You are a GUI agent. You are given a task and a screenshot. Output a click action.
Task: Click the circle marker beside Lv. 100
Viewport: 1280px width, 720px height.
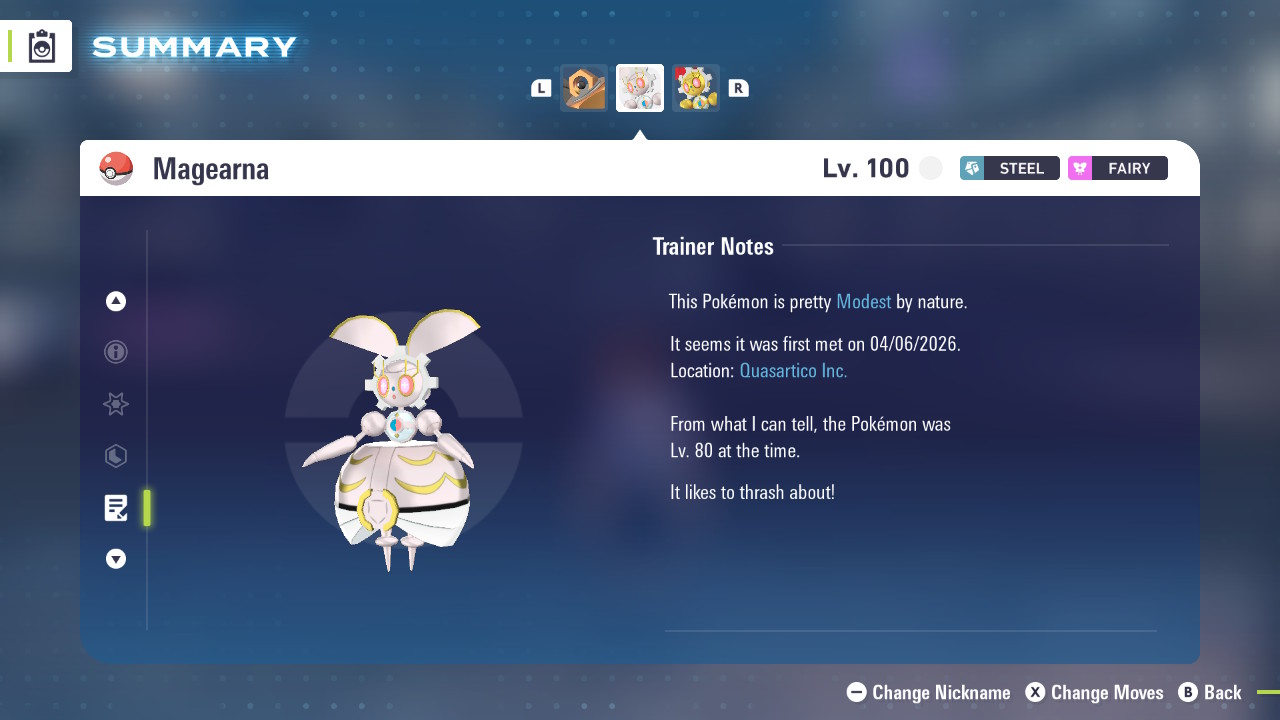click(930, 168)
